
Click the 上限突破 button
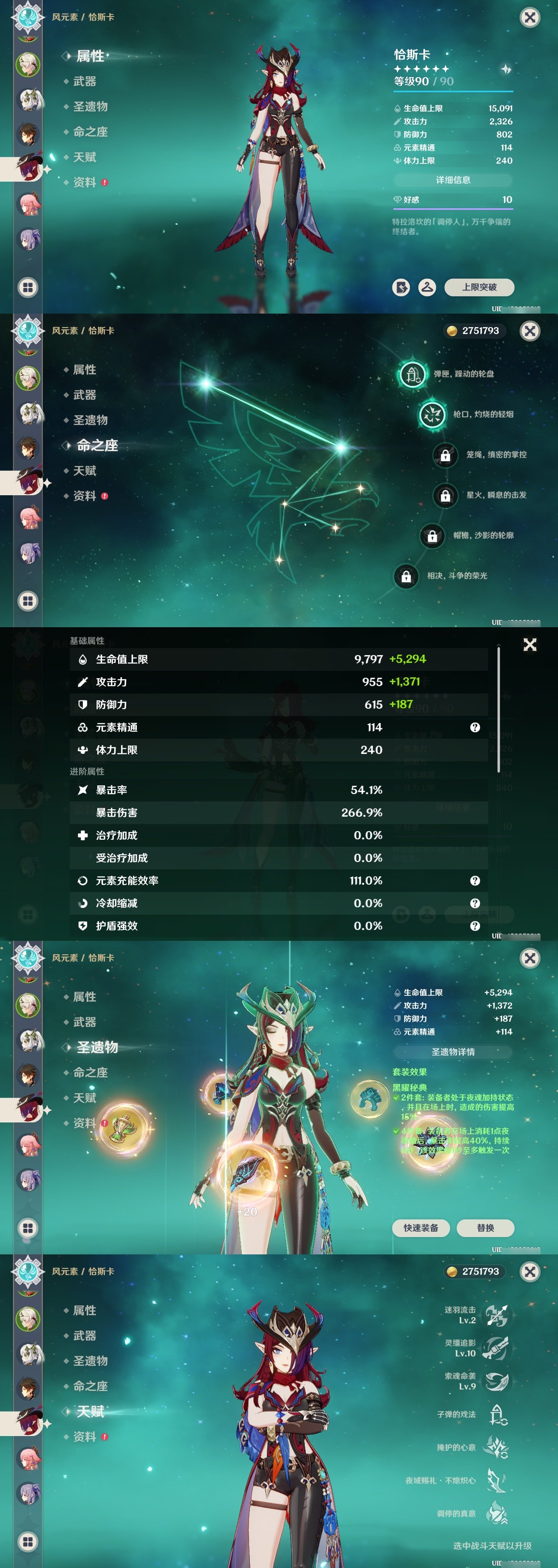(x=482, y=288)
